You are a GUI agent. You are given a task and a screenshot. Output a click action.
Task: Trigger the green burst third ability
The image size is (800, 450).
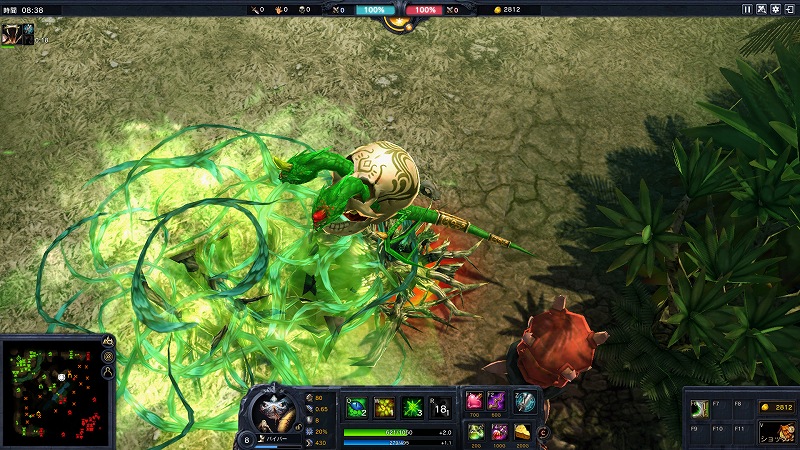(412, 407)
